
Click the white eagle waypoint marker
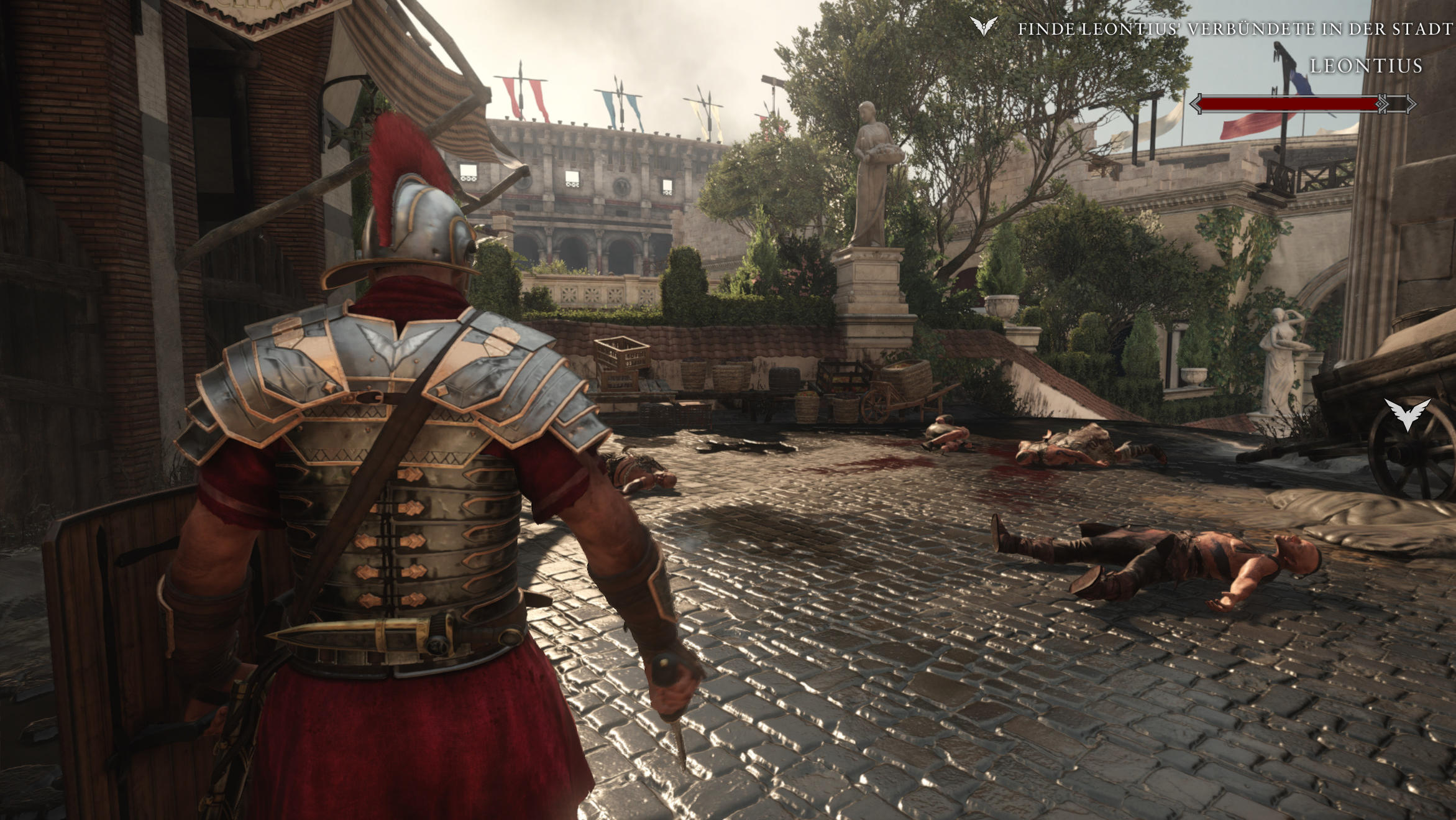tap(1408, 413)
